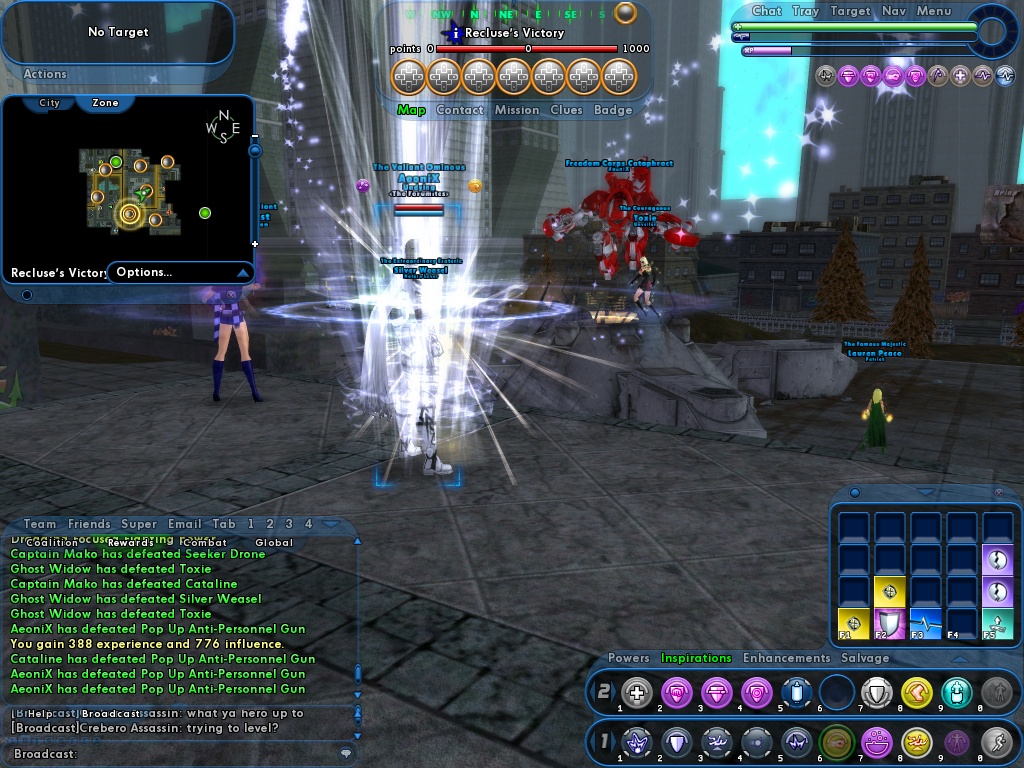1024x768 pixels.
Task: Switch to the Map tab
Action: (x=411, y=110)
